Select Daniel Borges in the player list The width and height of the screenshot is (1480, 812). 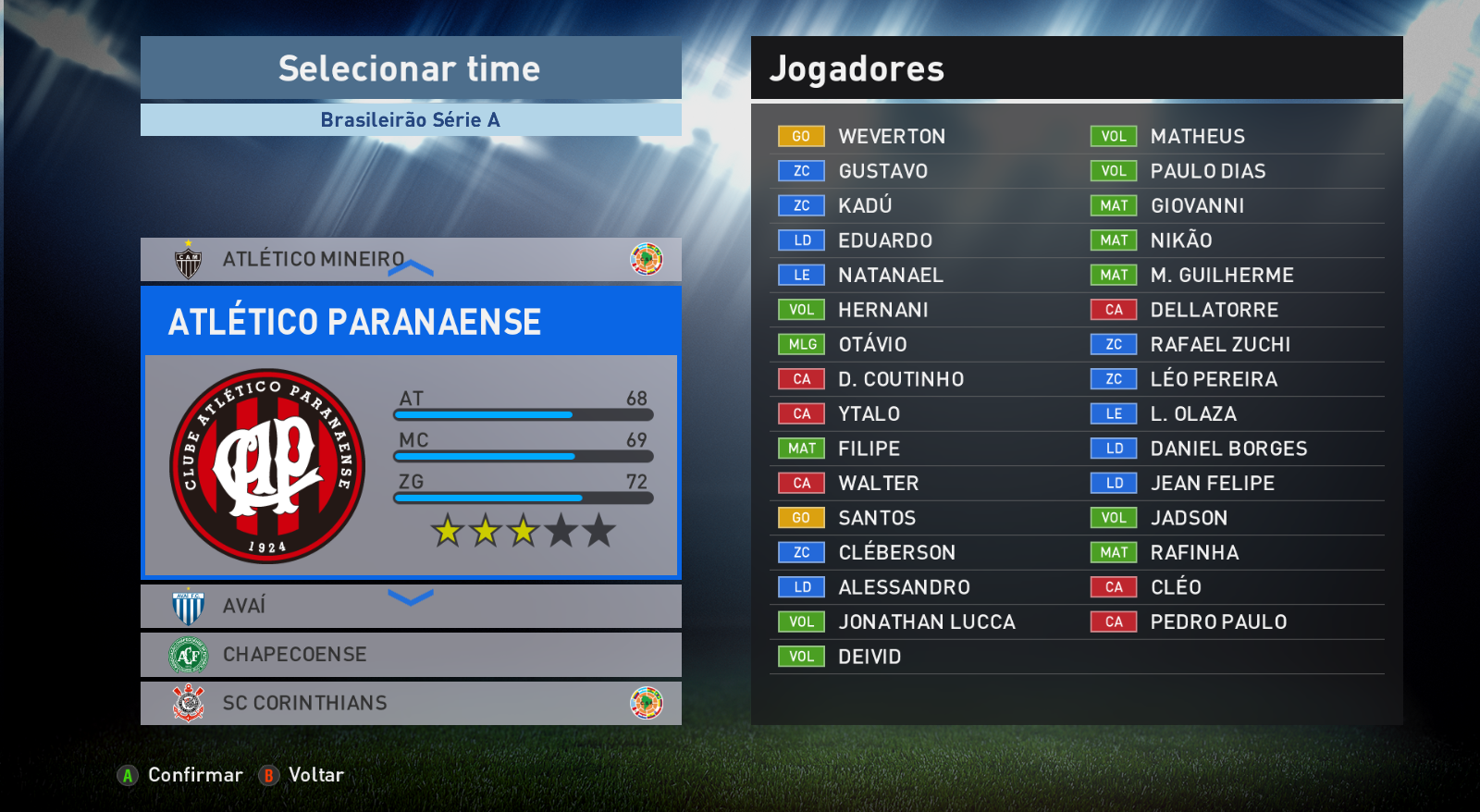(1228, 449)
